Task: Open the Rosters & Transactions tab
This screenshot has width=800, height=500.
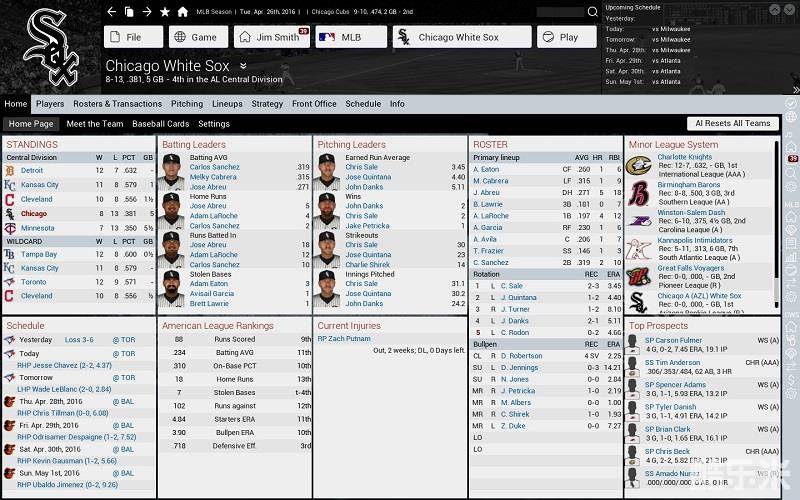Action: pos(117,104)
